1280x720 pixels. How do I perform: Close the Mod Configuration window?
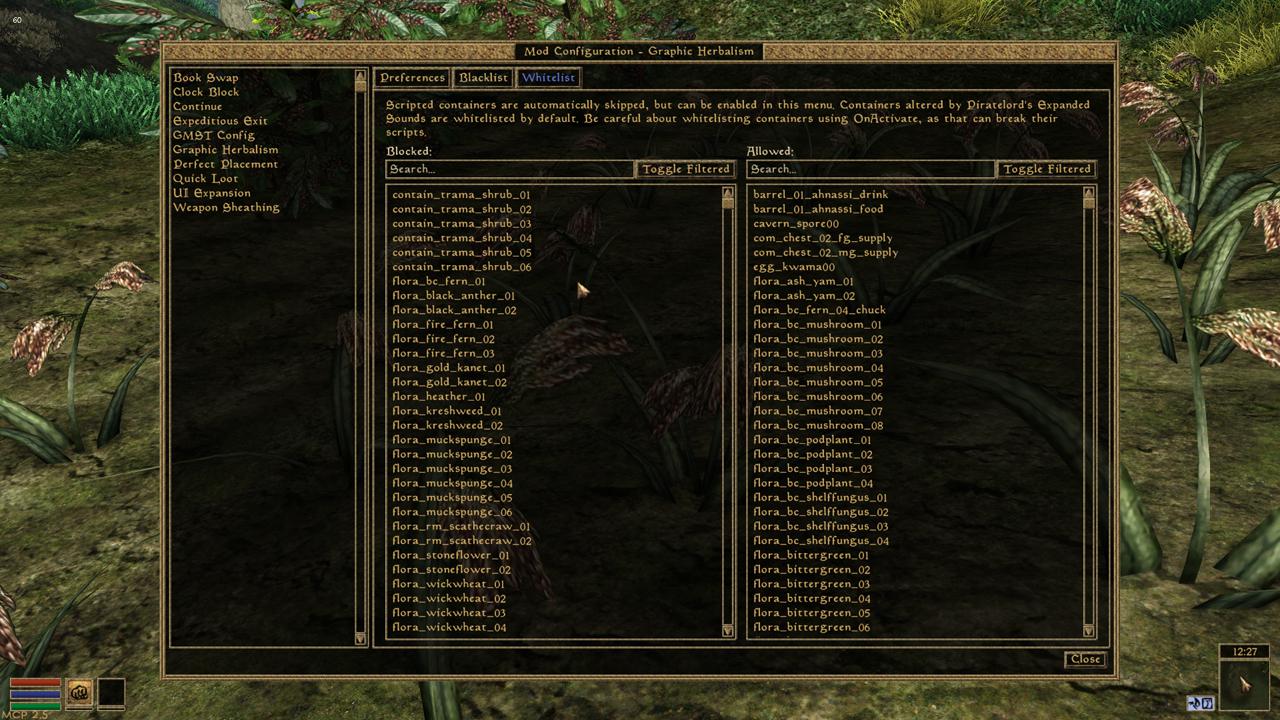[1085, 659]
